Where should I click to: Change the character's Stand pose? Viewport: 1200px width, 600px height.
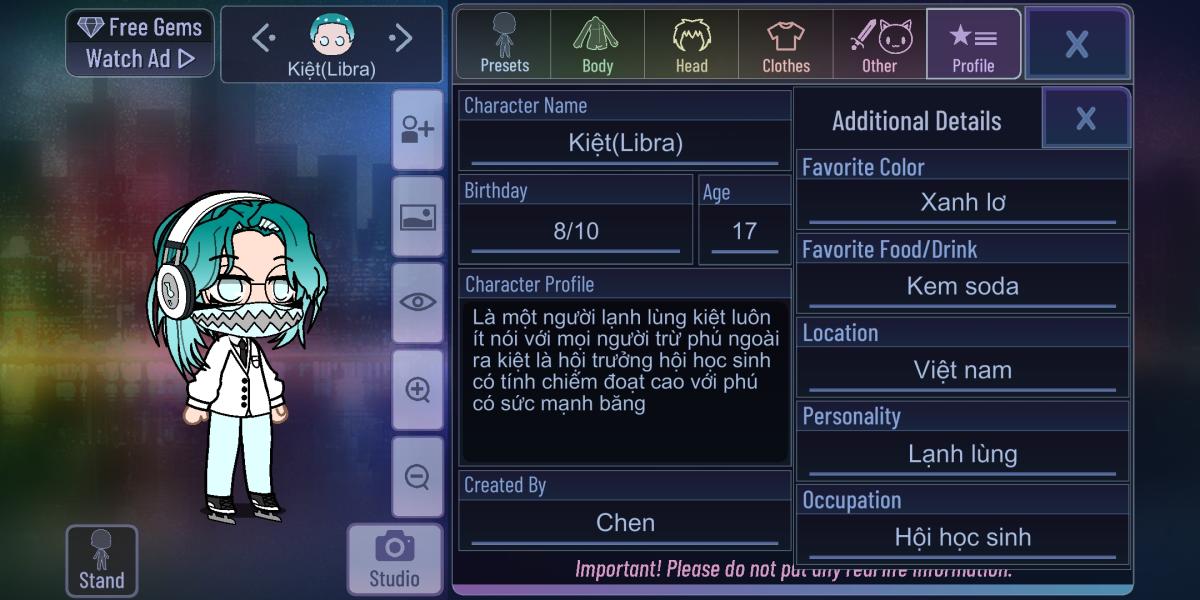(x=101, y=561)
